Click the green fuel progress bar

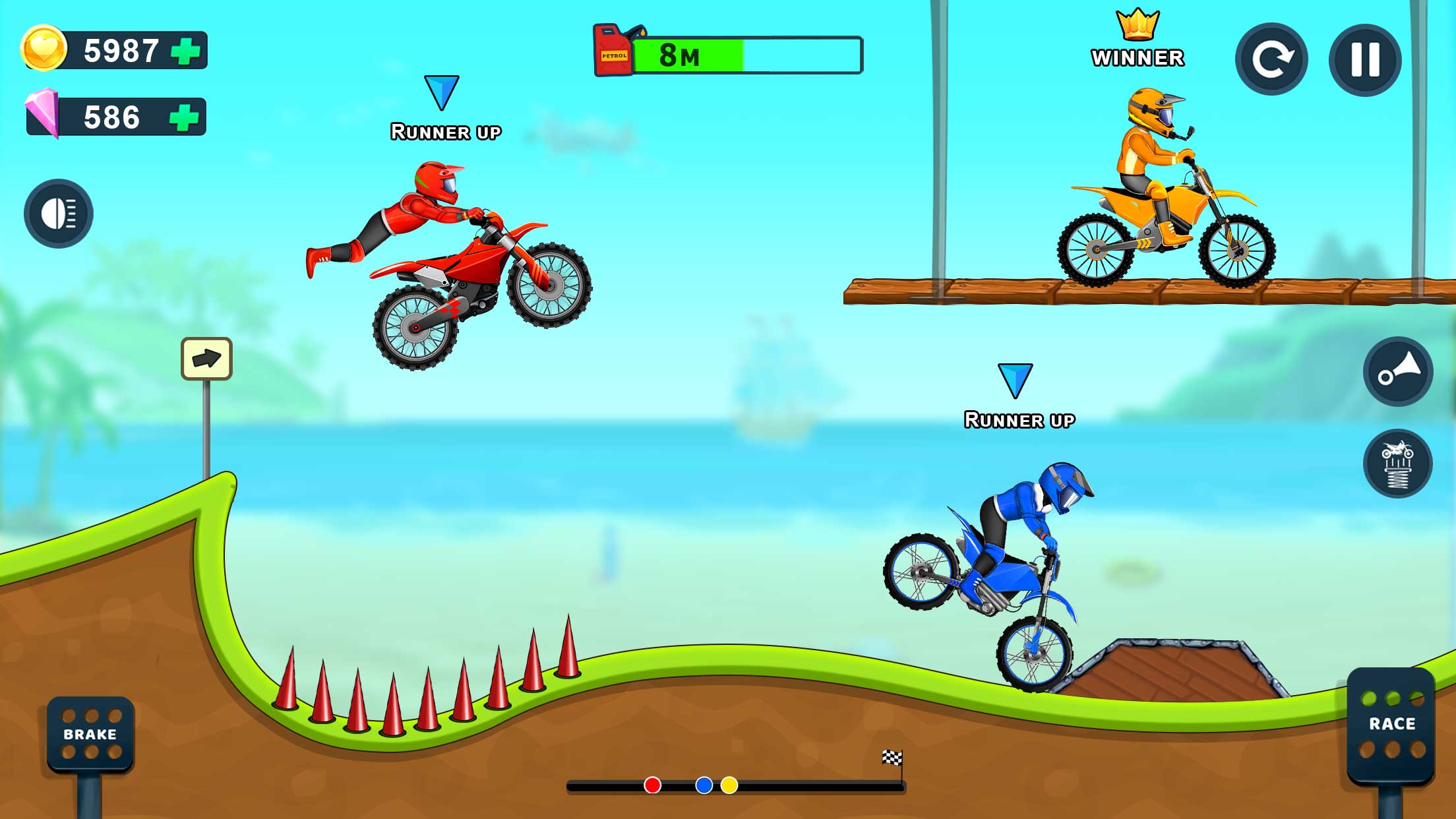click(689, 56)
